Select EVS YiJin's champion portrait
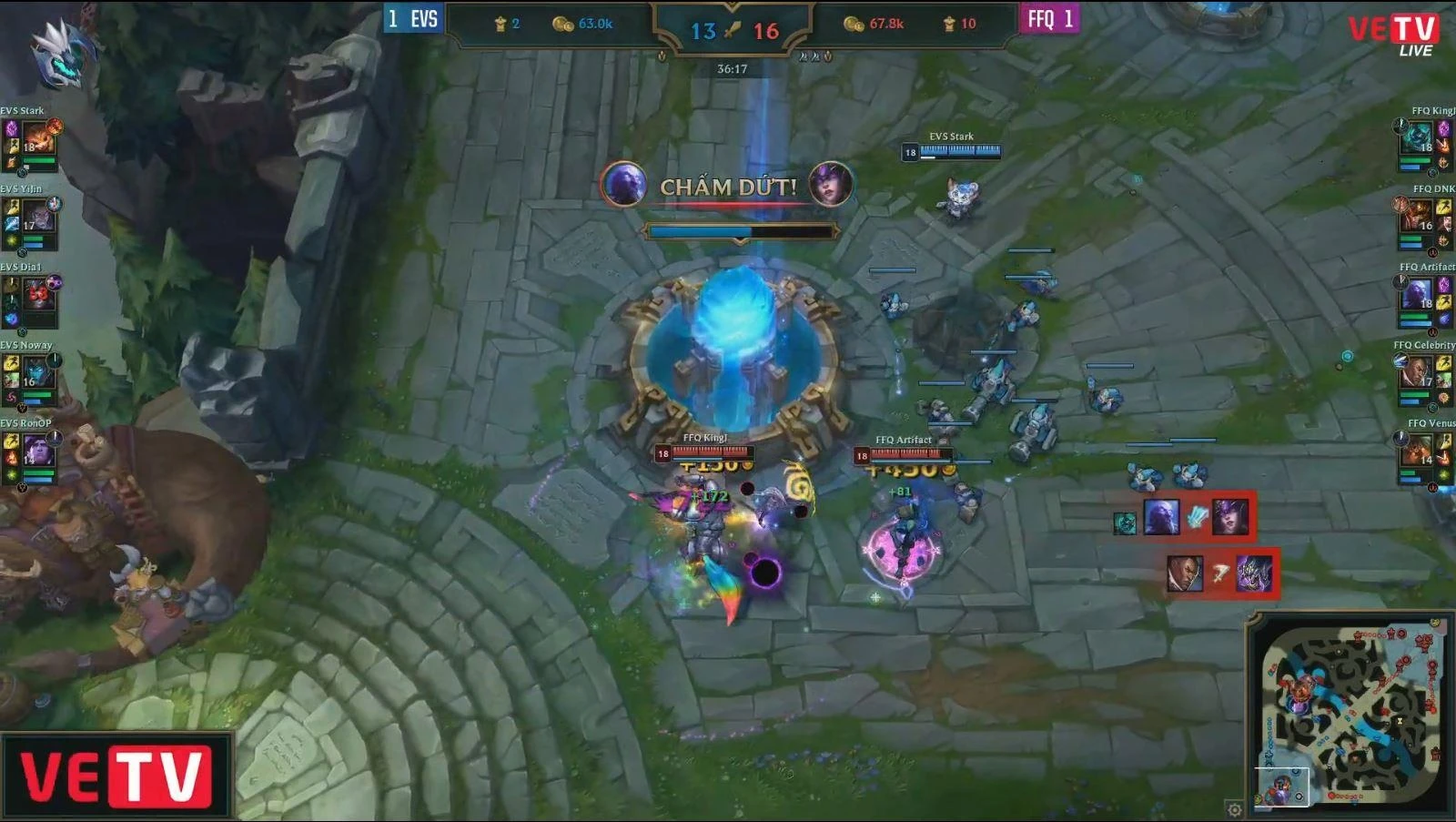This screenshot has width=1456, height=822. pos(37,218)
